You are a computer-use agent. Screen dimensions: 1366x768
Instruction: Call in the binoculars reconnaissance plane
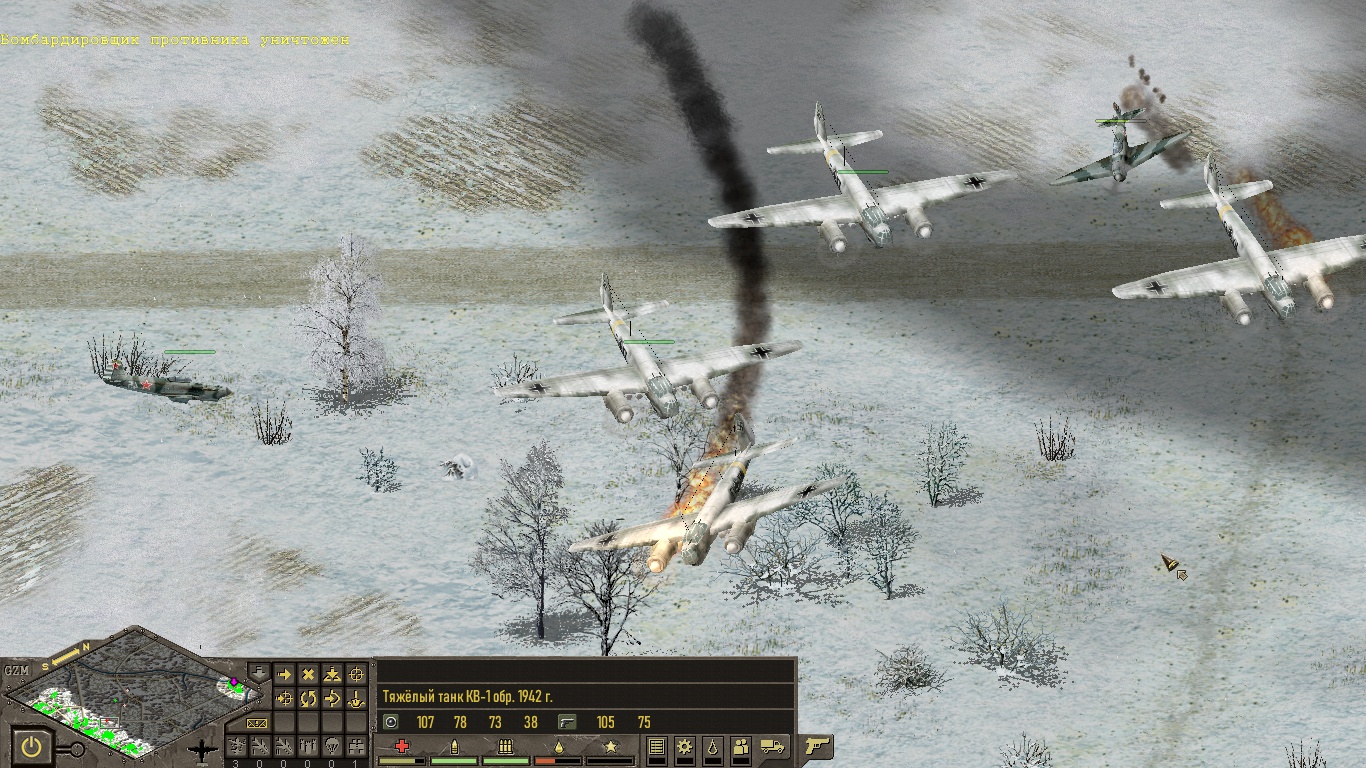(x=356, y=746)
